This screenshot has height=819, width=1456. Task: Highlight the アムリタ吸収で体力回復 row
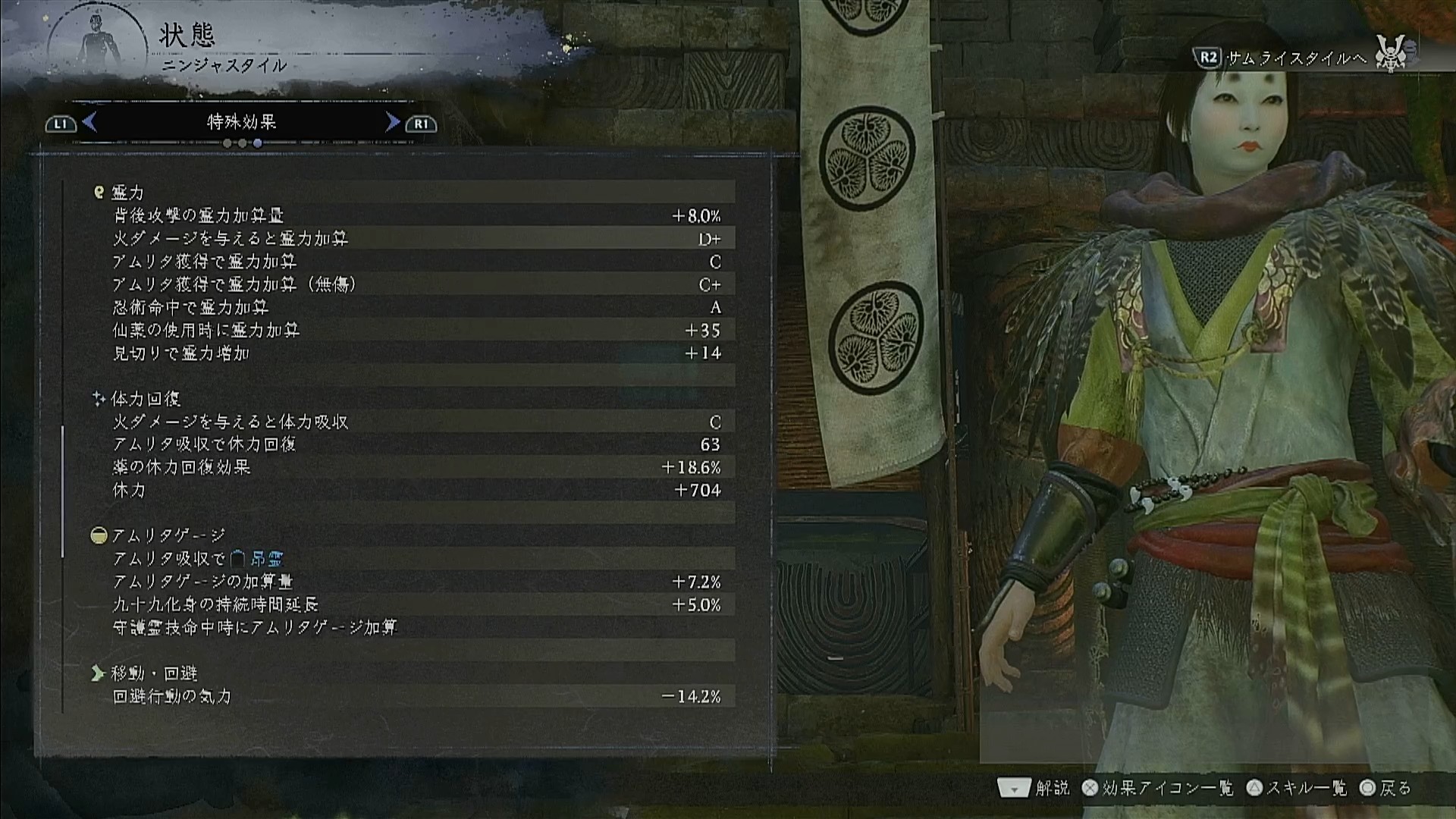[x=416, y=444]
